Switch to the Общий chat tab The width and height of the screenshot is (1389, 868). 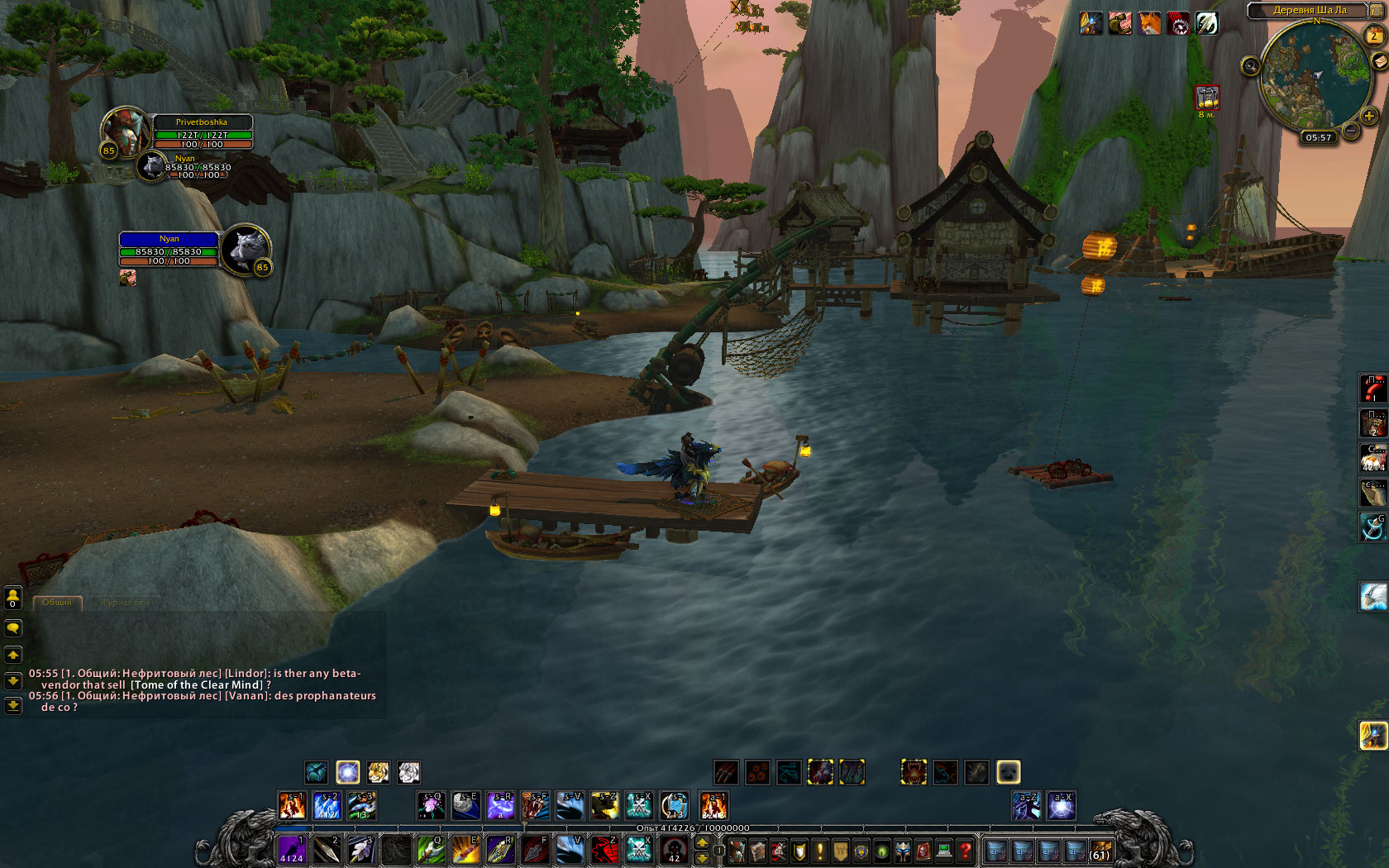click(x=57, y=603)
